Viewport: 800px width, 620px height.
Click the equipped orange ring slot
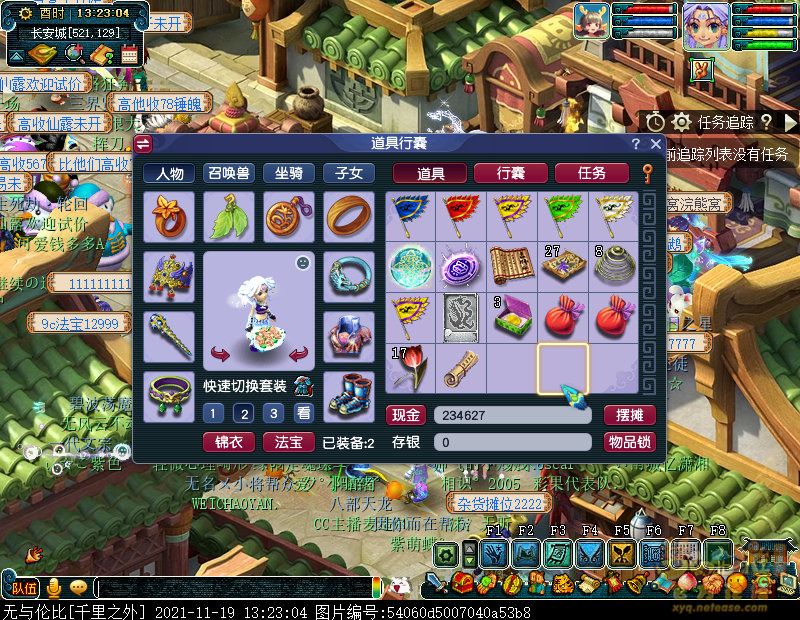349,216
